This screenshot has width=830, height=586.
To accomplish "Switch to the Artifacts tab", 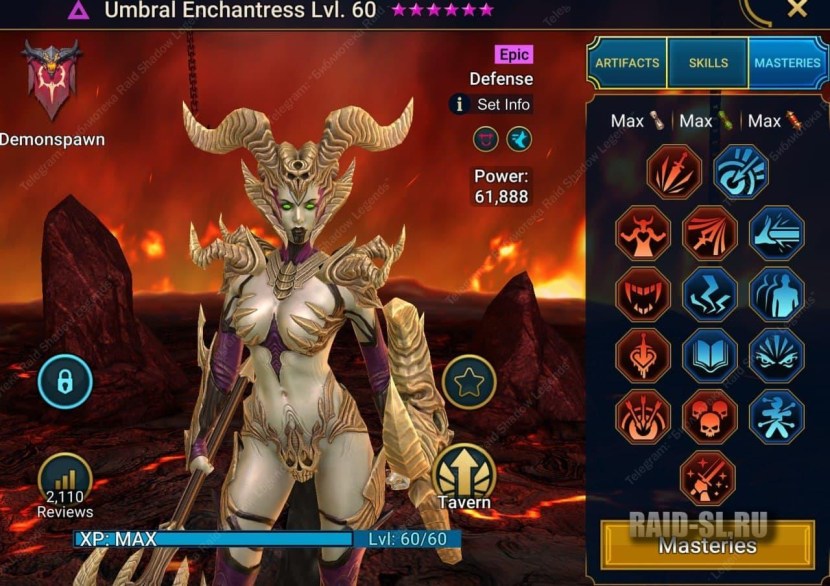I will (627, 63).
